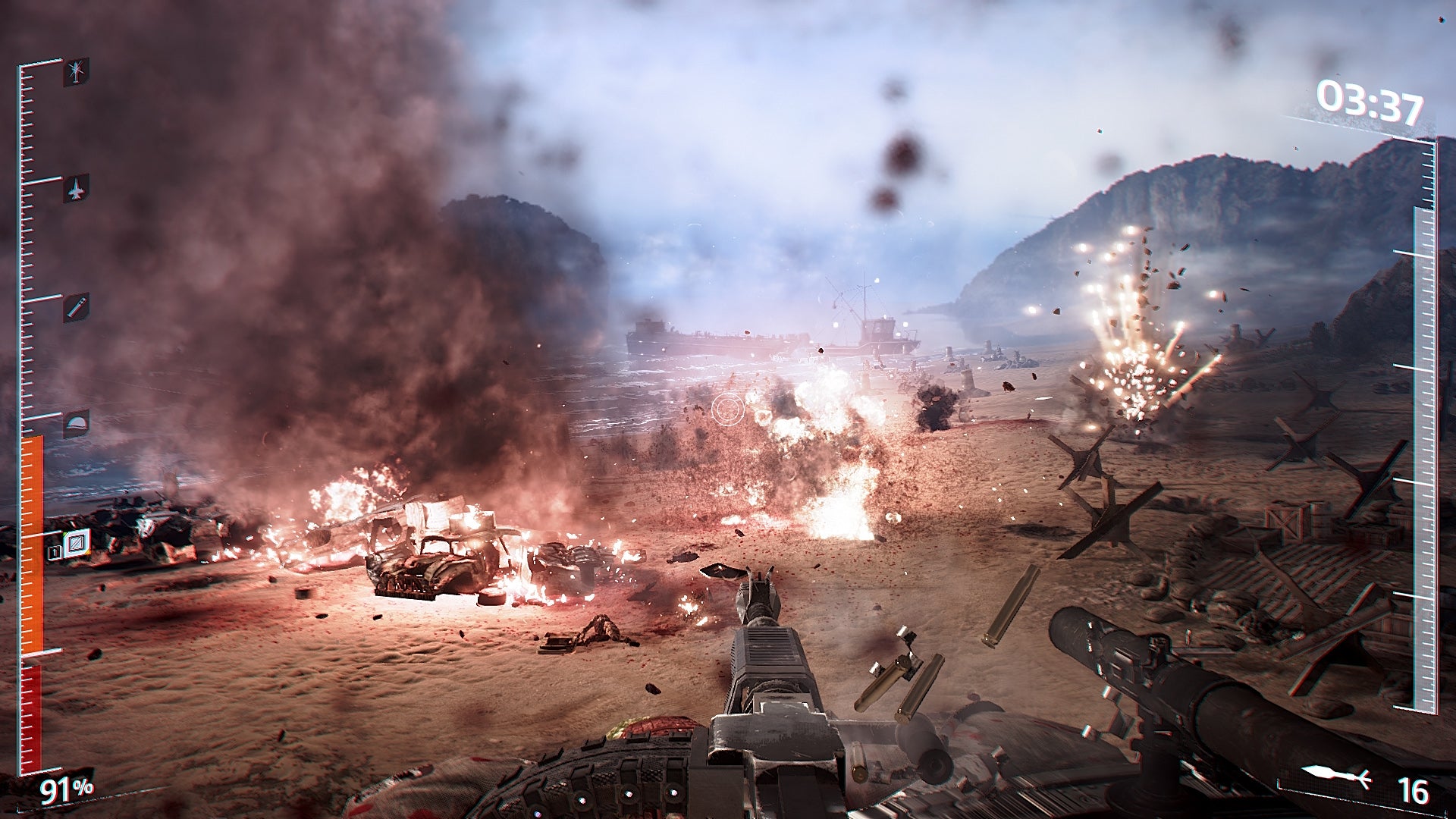Select the flare ability icon atop the weapon bar
This screenshot has height=819, width=1456.
pyautogui.click(x=76, y=74)
